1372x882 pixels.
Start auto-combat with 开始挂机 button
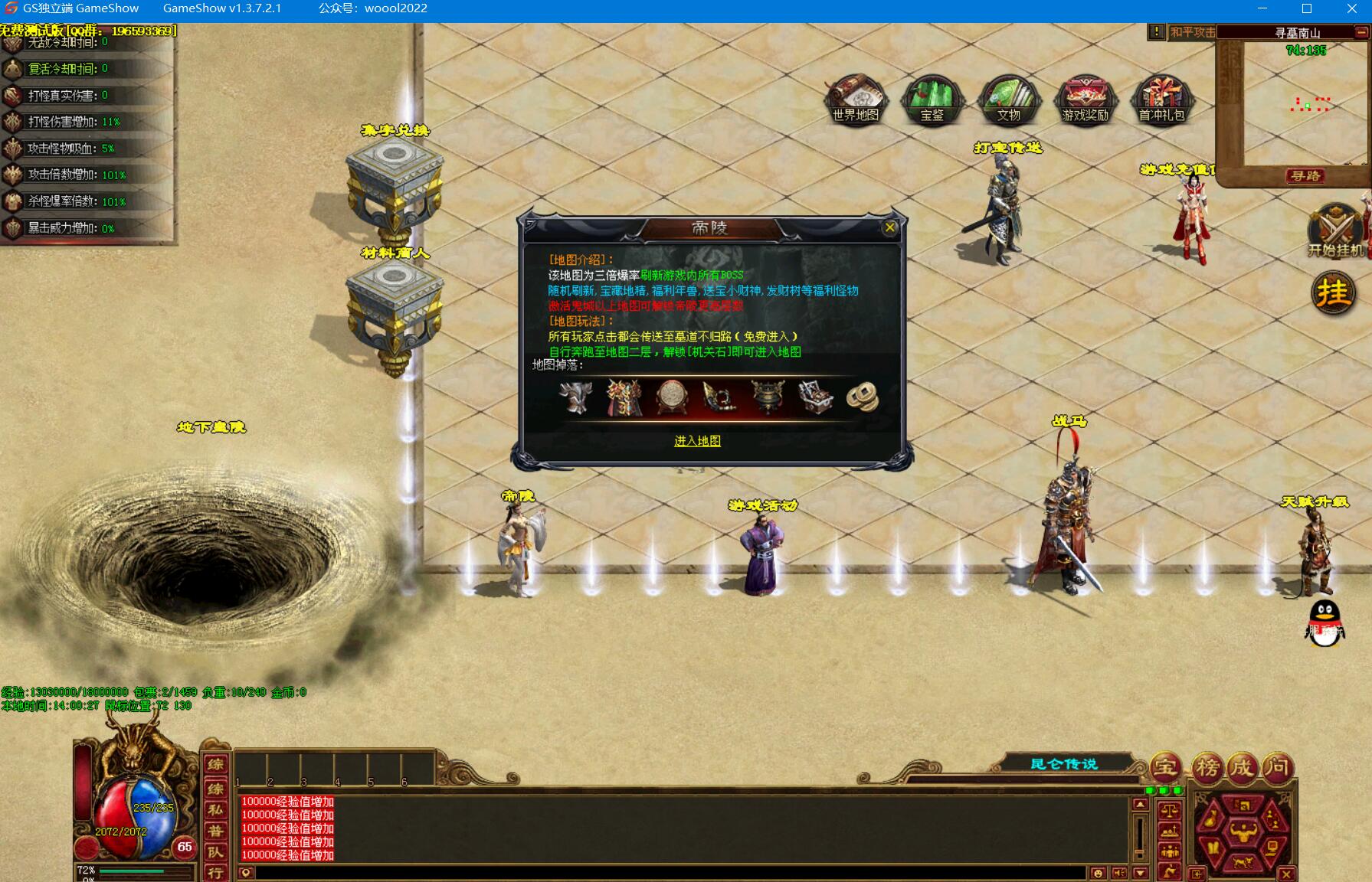click(x=1335, y=230)
